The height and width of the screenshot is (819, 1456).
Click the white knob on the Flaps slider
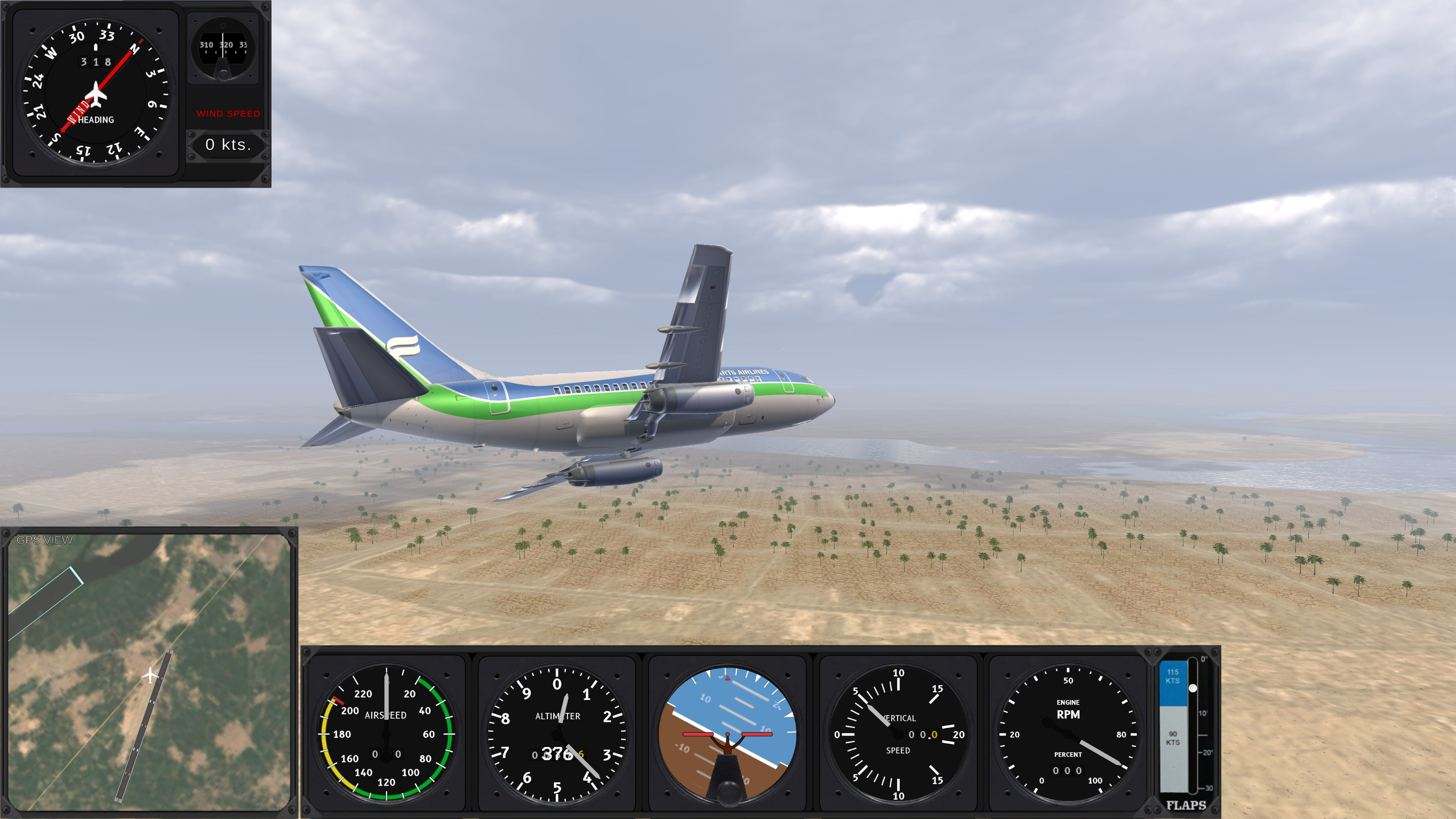click(1192, 688)
